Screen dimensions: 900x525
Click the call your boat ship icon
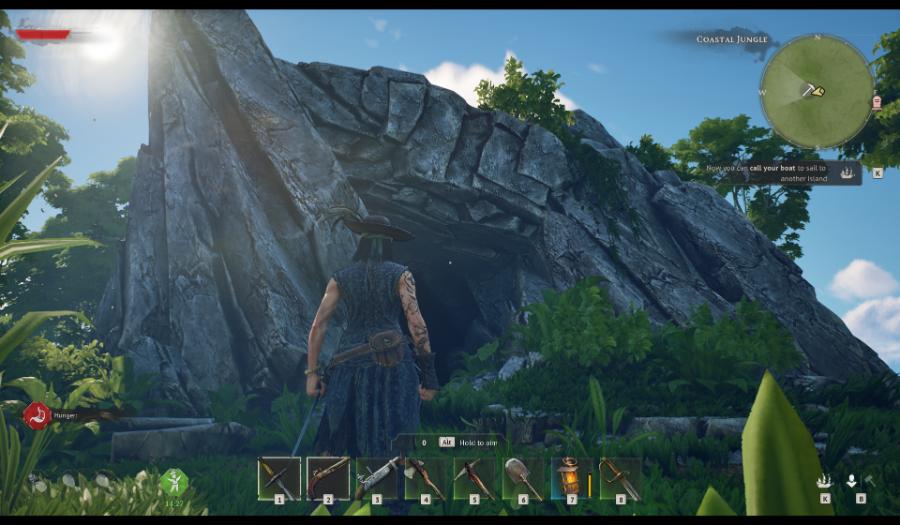pos(848,172)
